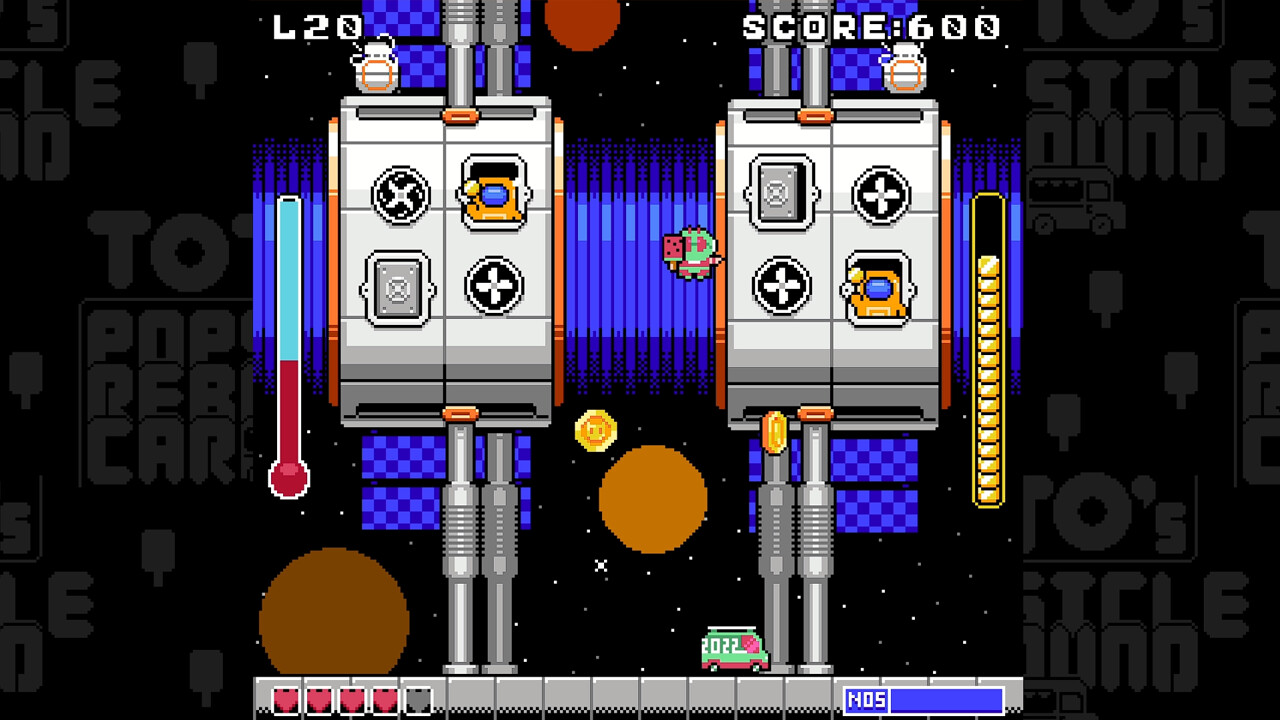Viewport: 1280px width, 720px height.
Task: Collect the spinning gold coin midscreen
Action: (x=597, y=431)
